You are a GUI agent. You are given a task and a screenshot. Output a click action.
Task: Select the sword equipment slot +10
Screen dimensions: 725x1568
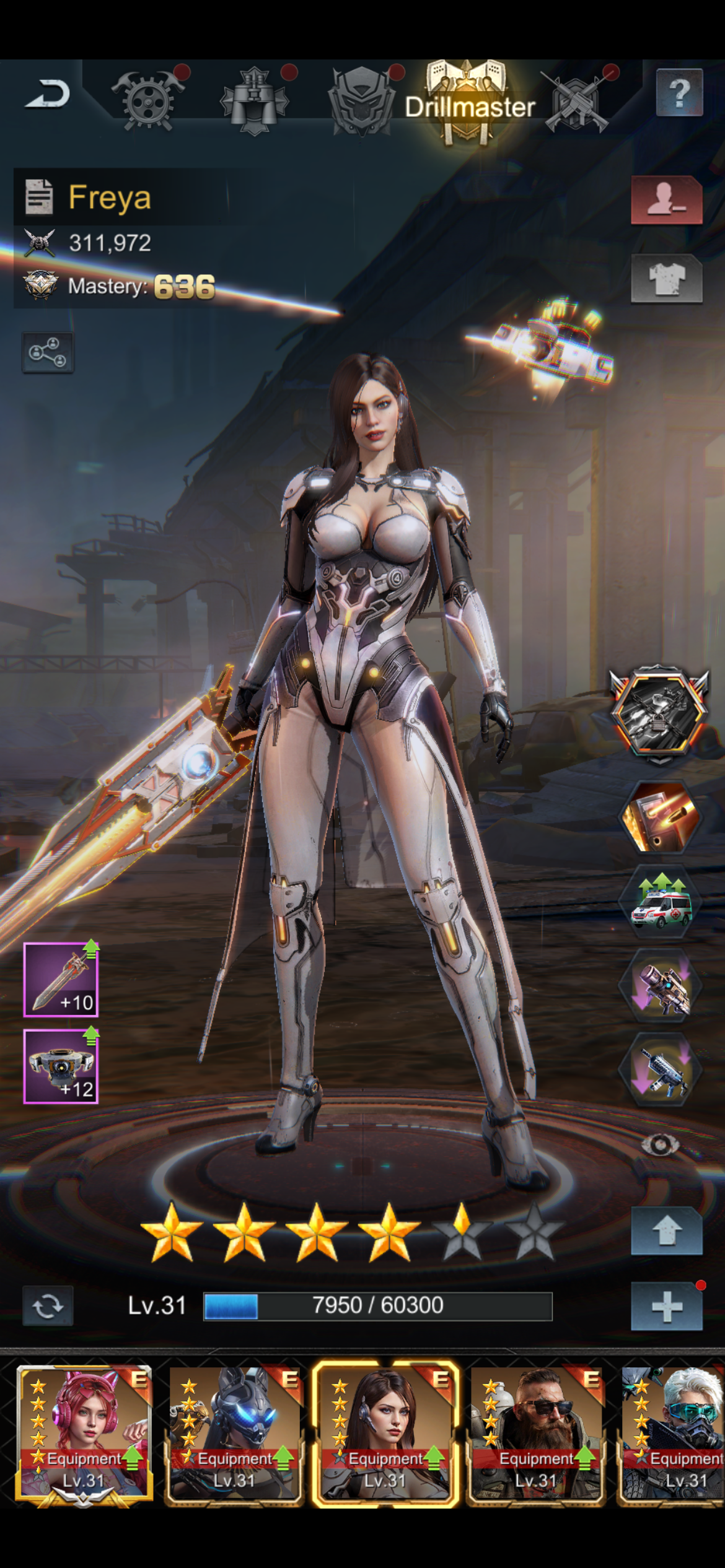click(x=61, y=980)
